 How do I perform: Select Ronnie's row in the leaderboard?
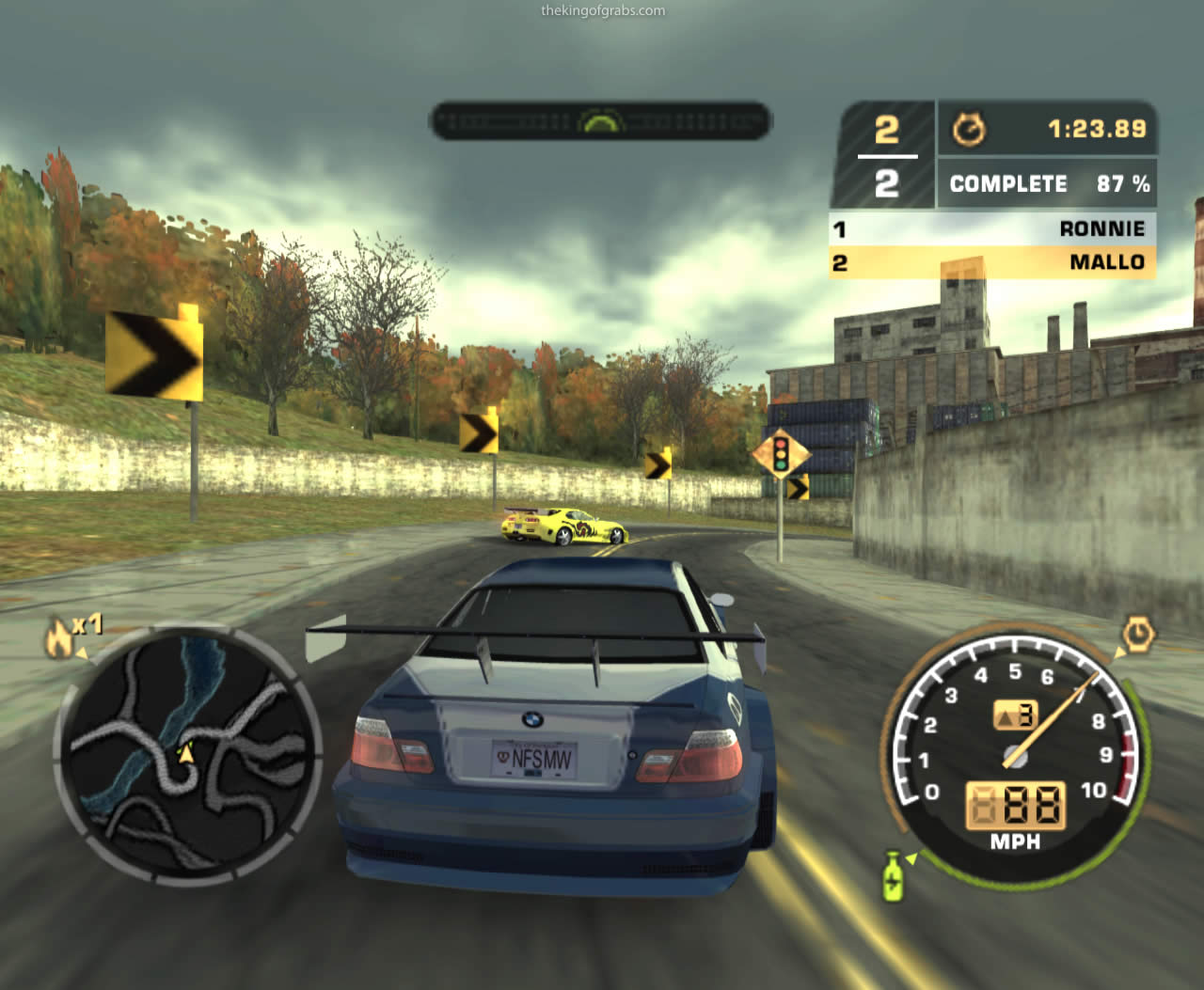(992, 228)
